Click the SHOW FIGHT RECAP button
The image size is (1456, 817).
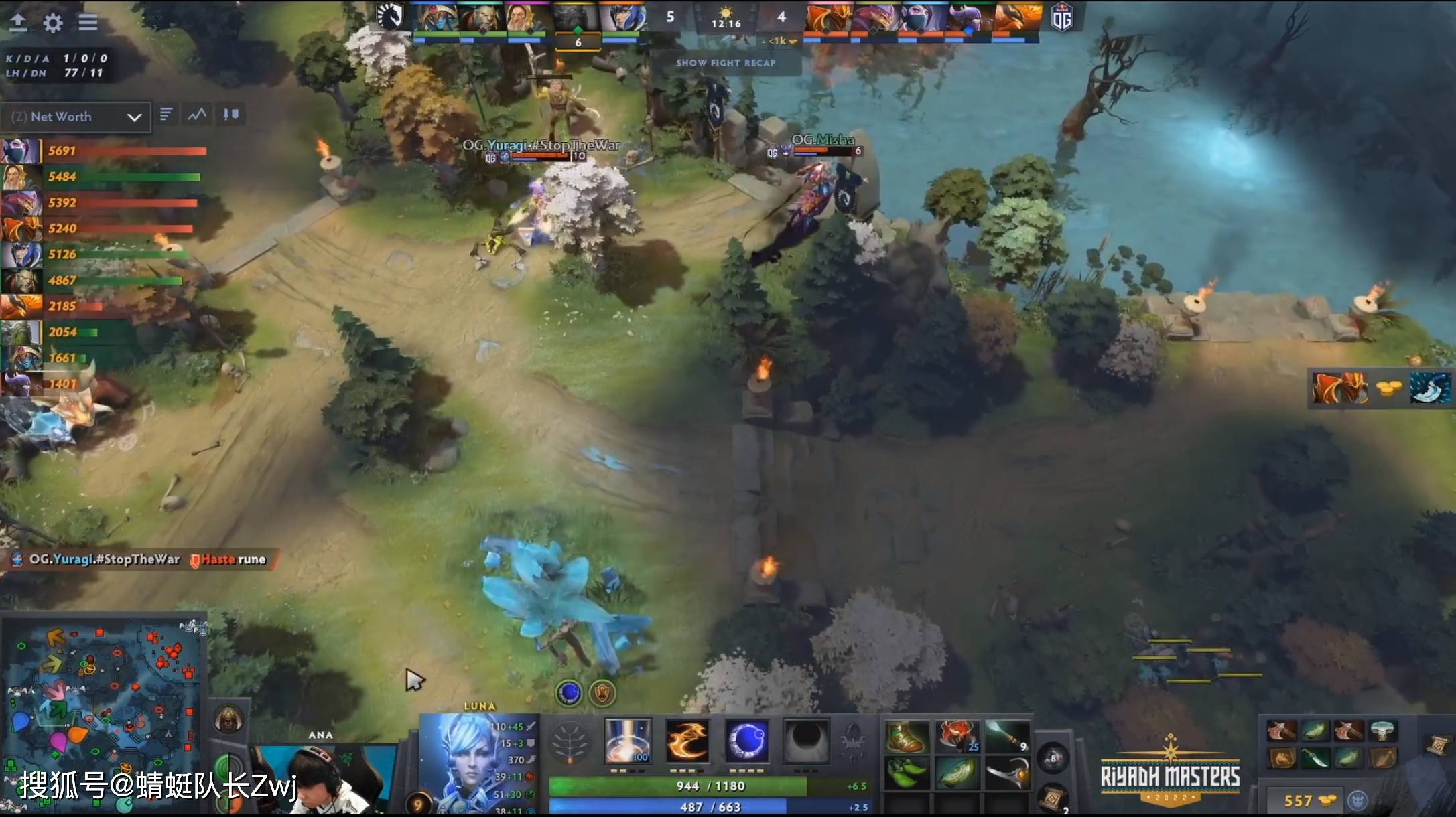(x=726, y=63)
